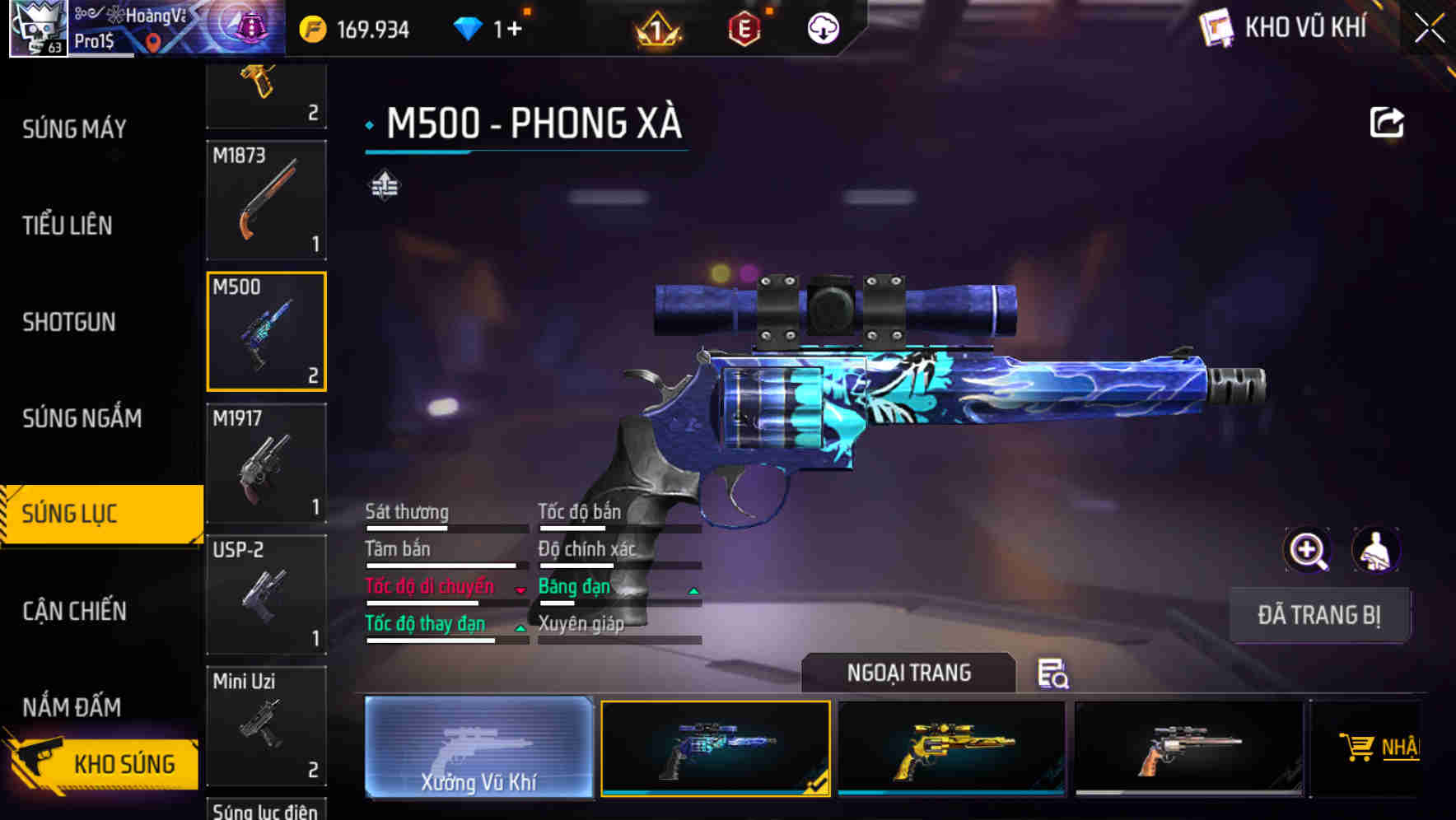1456x820 pixels.
Task: Select the CẬN CHIẾN category
Action: tap(75, 612)
